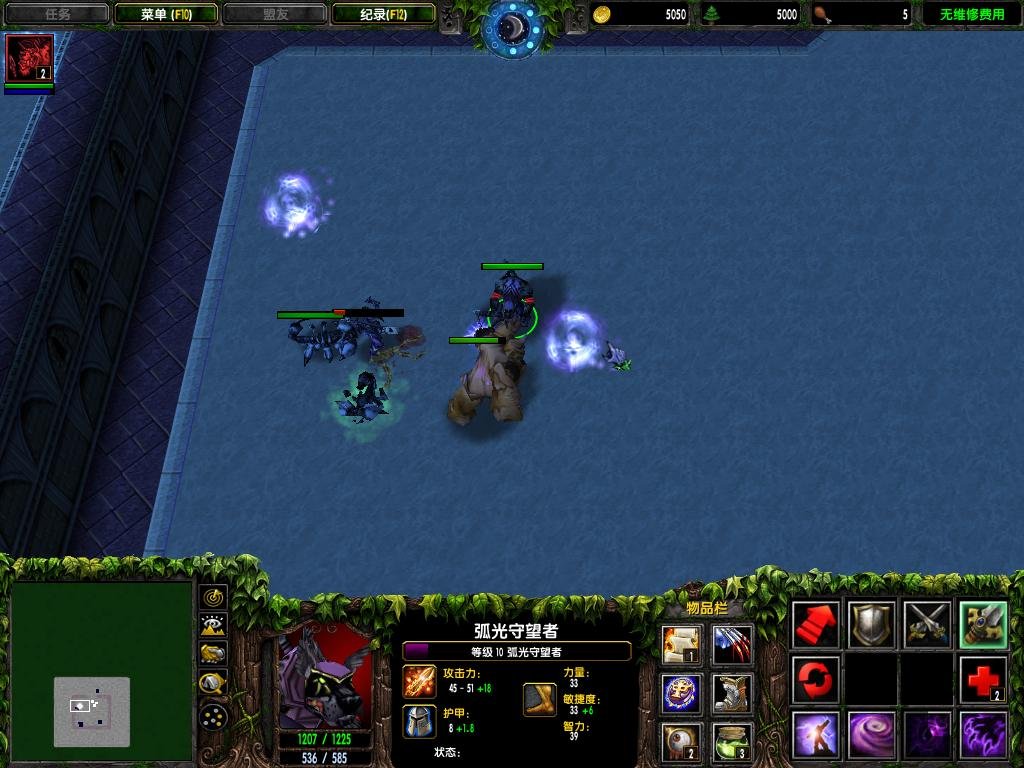This screenshot has height=768, width=1024.
Task: Click the red circular arrows command
Action: pos(816,680)
